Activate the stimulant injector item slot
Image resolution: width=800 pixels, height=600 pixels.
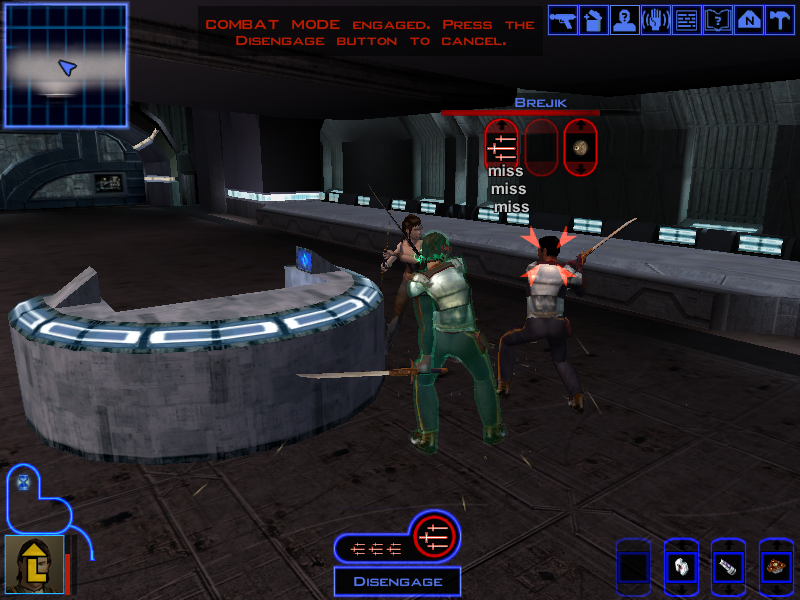(727, 567)
